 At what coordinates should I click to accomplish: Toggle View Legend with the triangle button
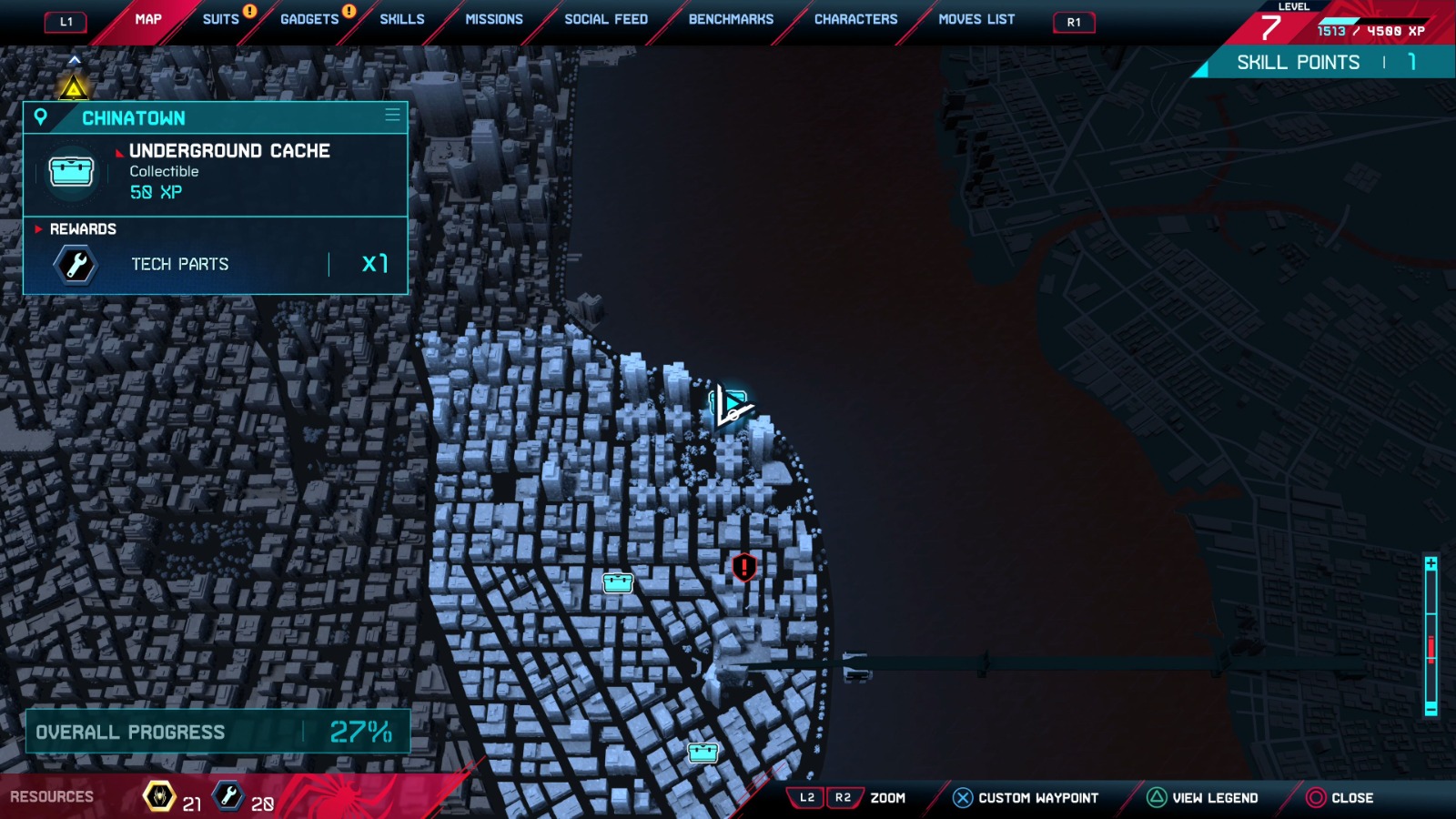click(1154, 796)
